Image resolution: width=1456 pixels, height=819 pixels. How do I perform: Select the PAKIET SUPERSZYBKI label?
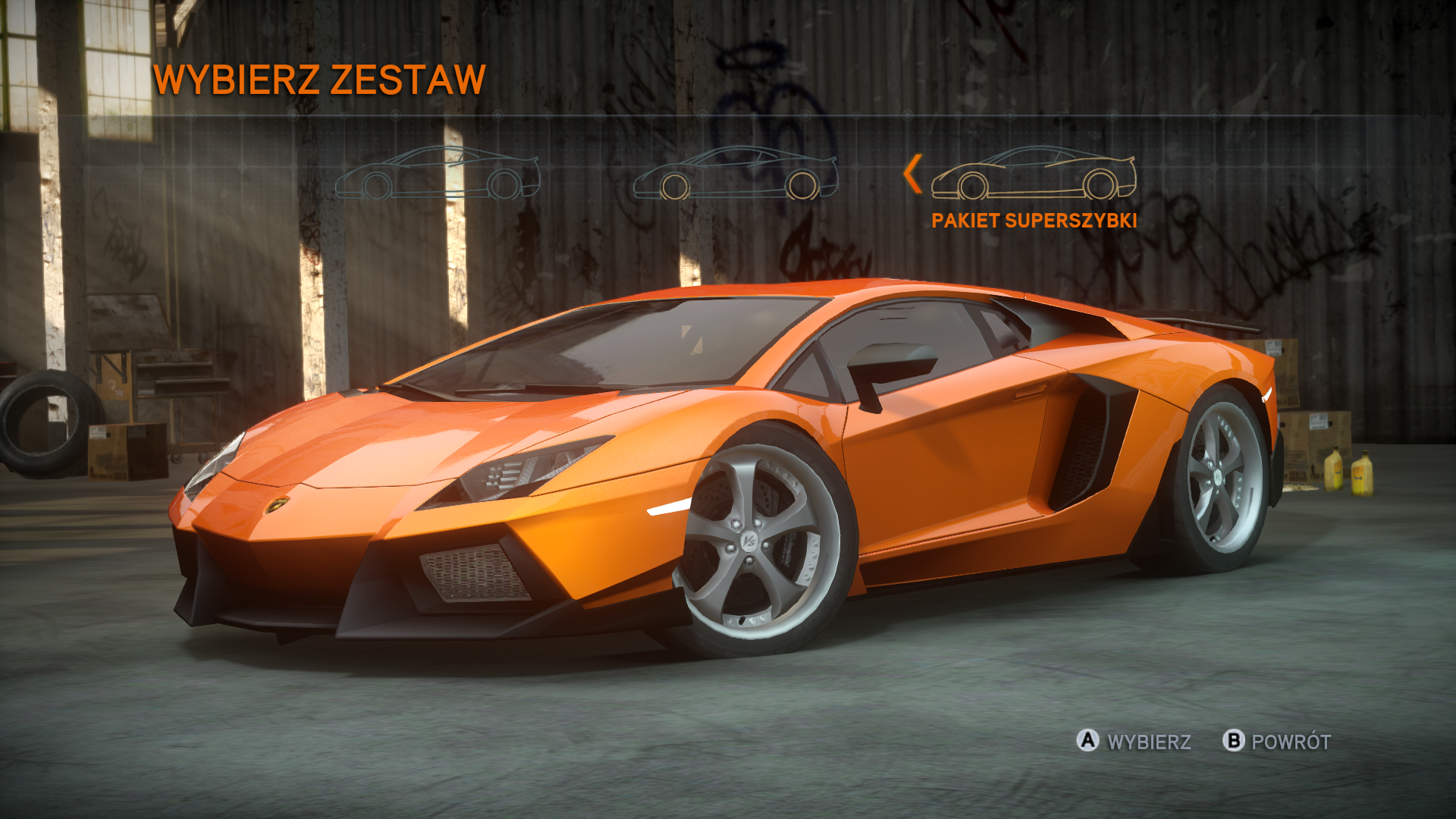(1033, 222)
